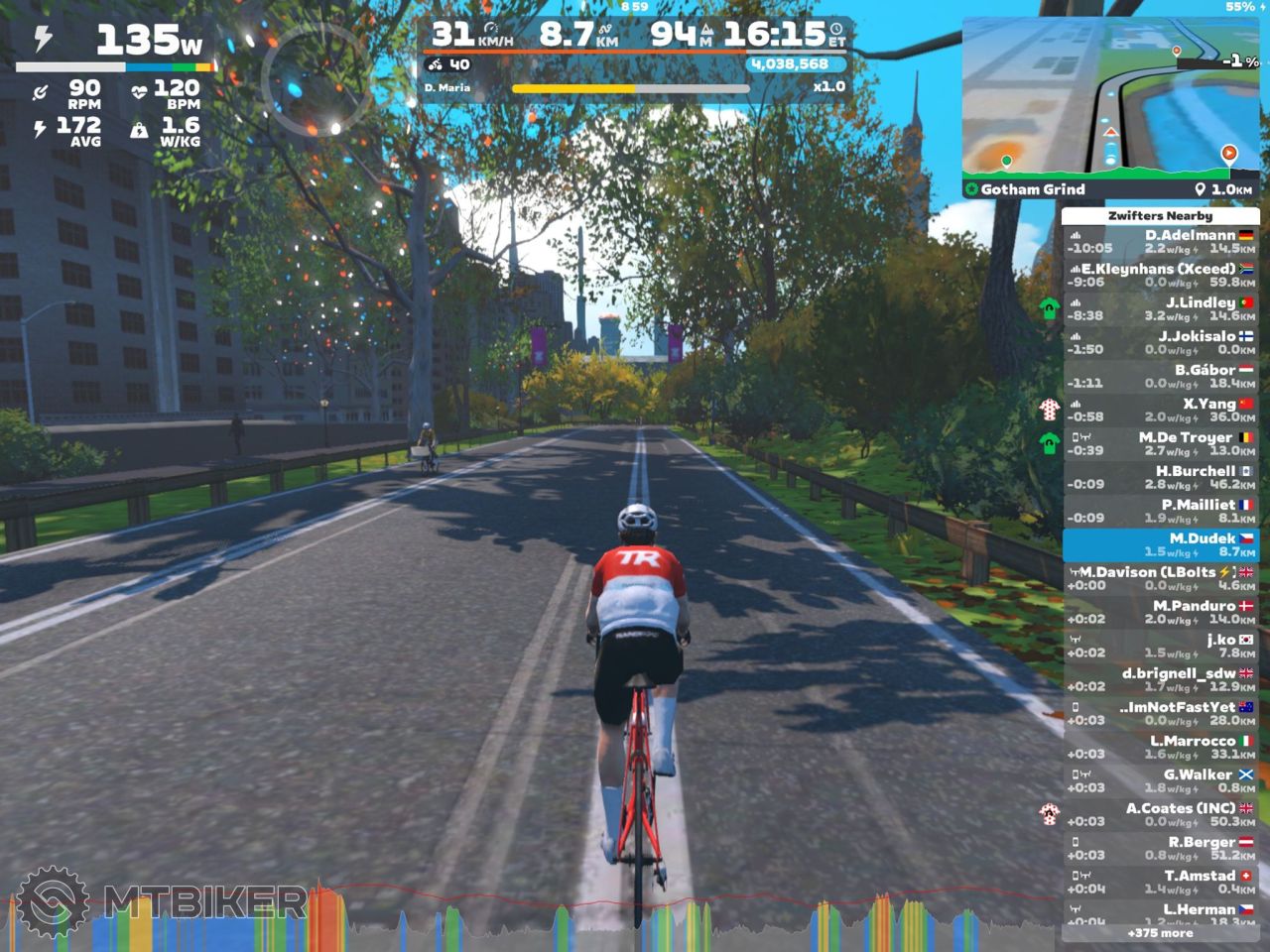Pick d.brignell_sdw in nearby riders
The image size is (1270, 952).
1161,680
